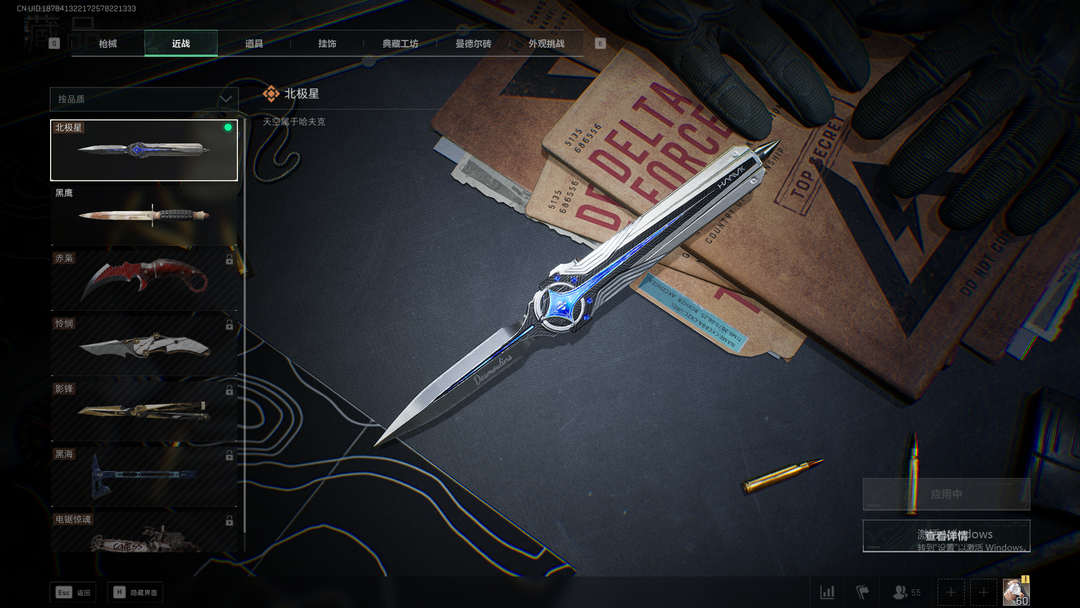
Task: Switch to the 枪械 (firearms) tab
Action: point(107,44)
